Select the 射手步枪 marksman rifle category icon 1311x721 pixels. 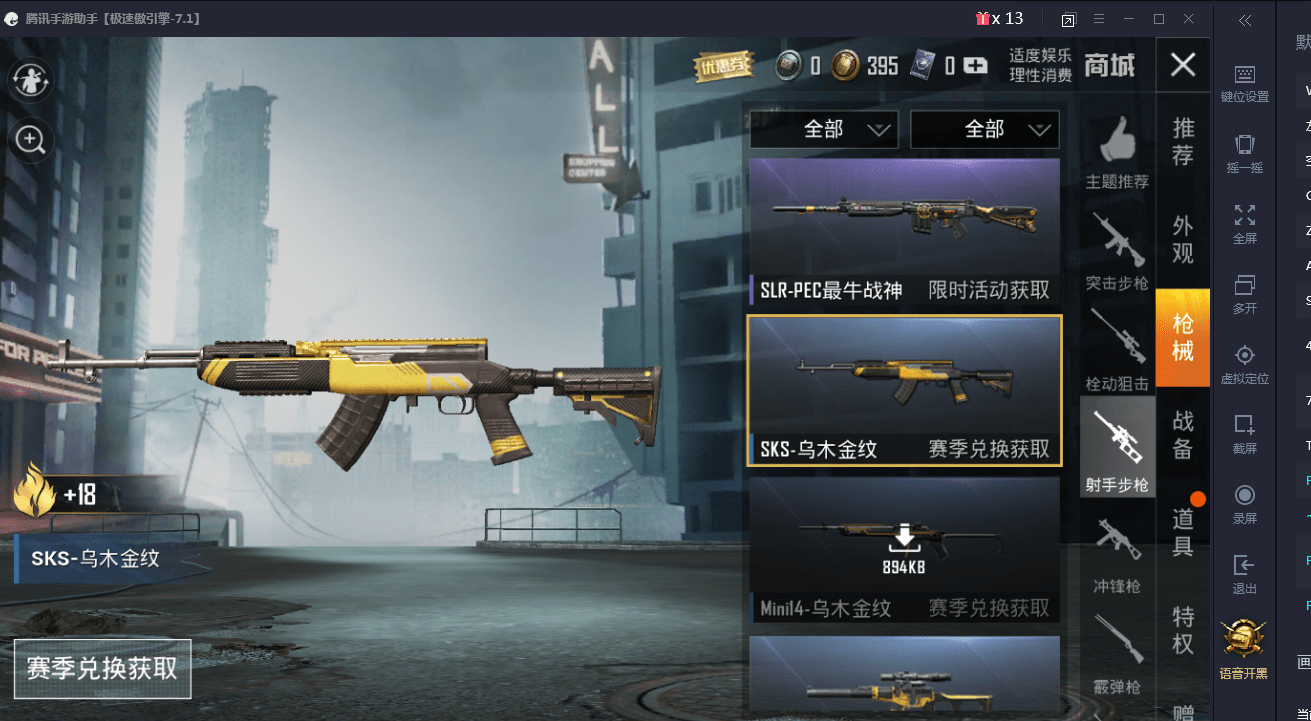coord(1117,438)
